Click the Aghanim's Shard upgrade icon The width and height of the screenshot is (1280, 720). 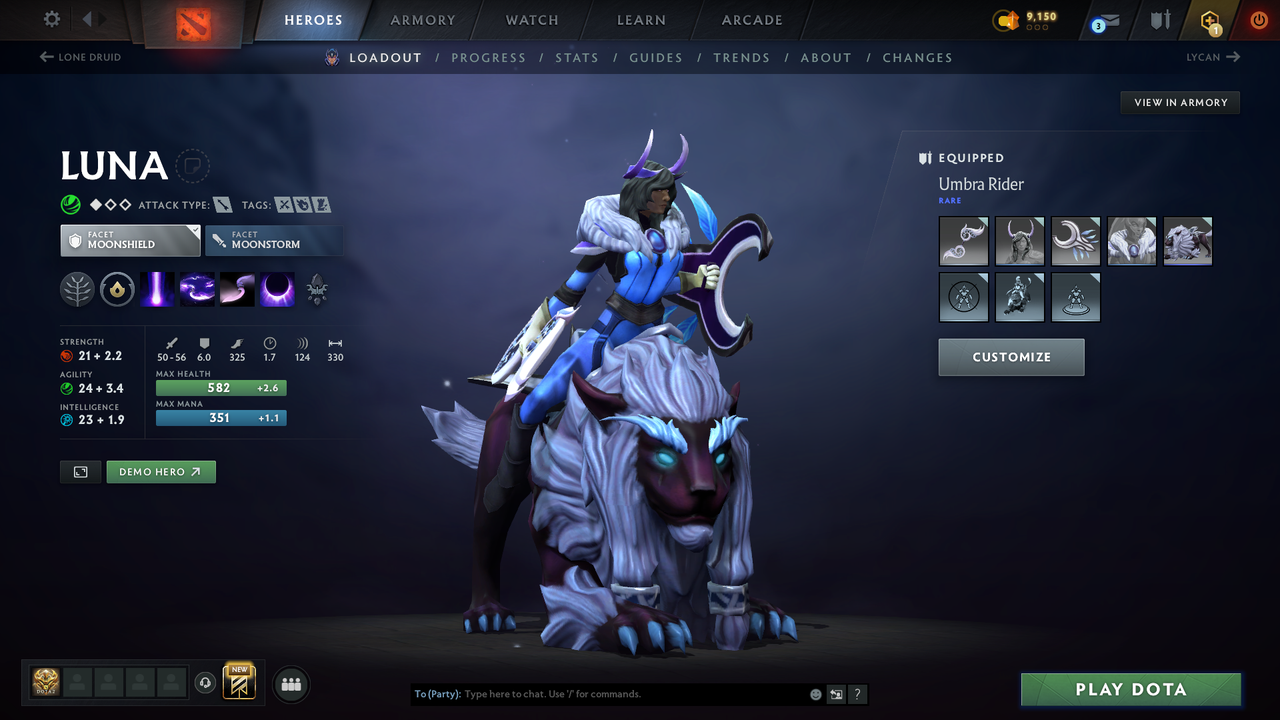317,289
